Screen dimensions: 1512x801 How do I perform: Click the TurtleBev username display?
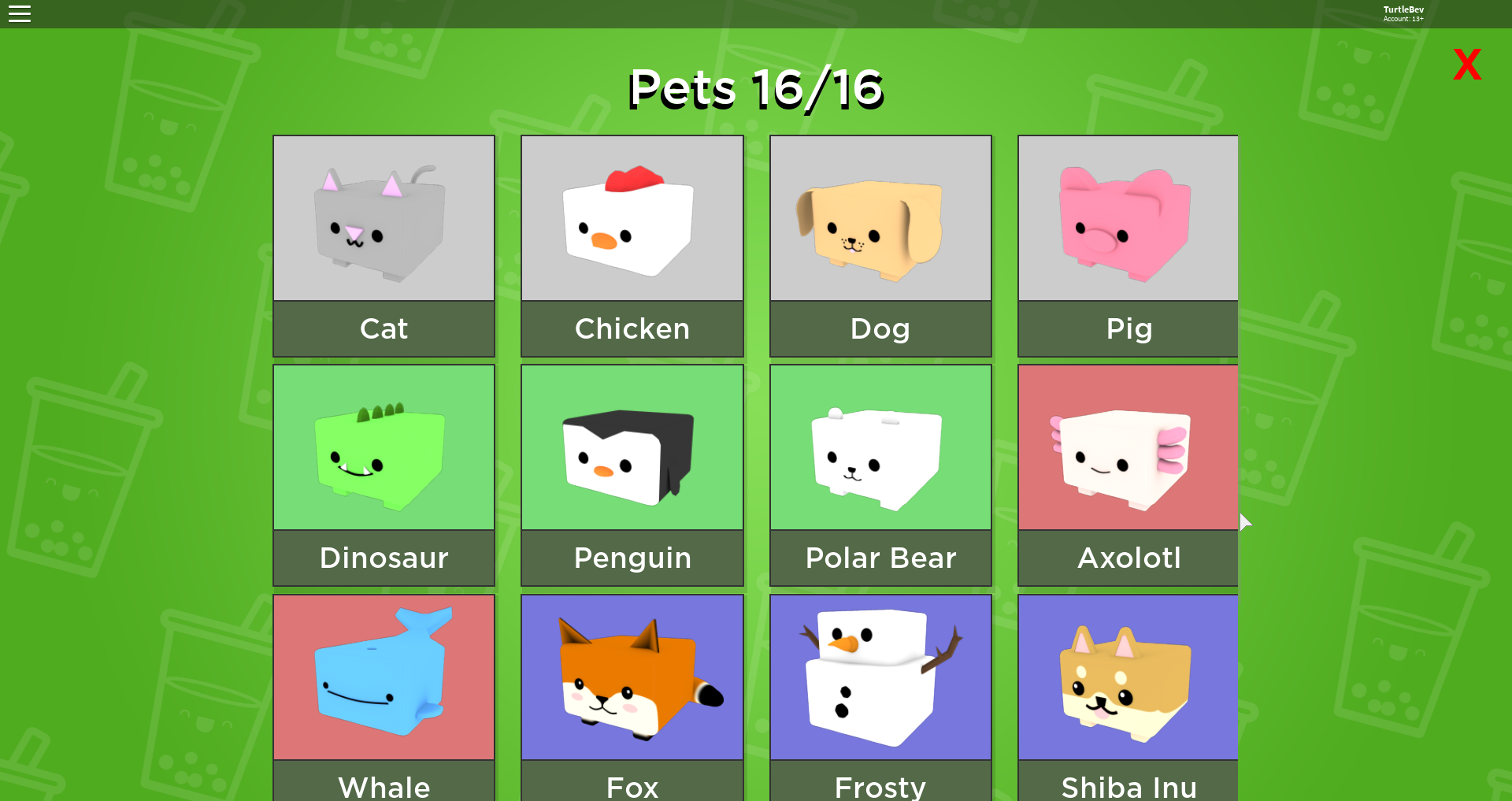click(x=1403, y=9)
